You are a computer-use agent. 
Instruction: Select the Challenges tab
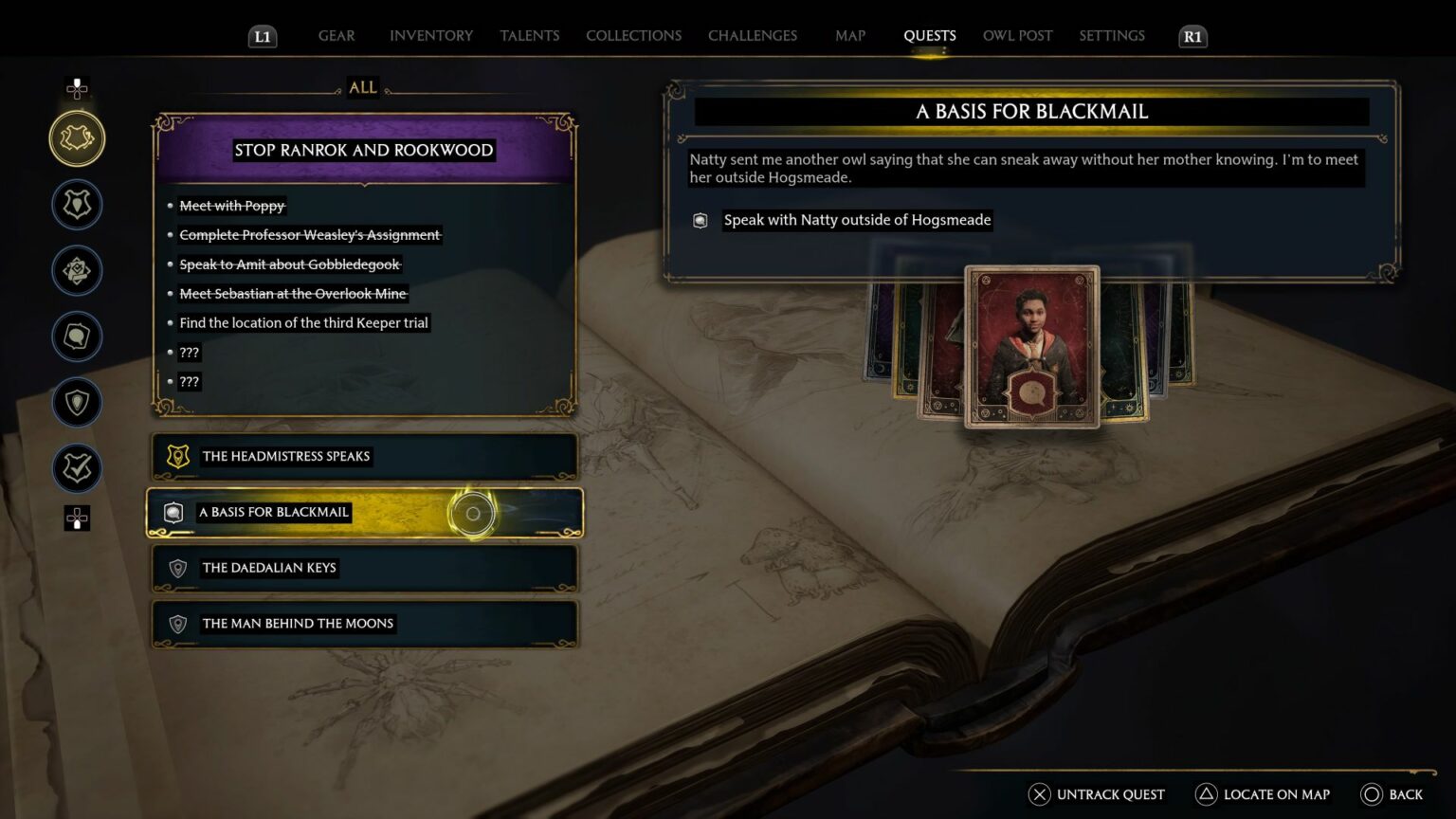[x=752, y=36]
